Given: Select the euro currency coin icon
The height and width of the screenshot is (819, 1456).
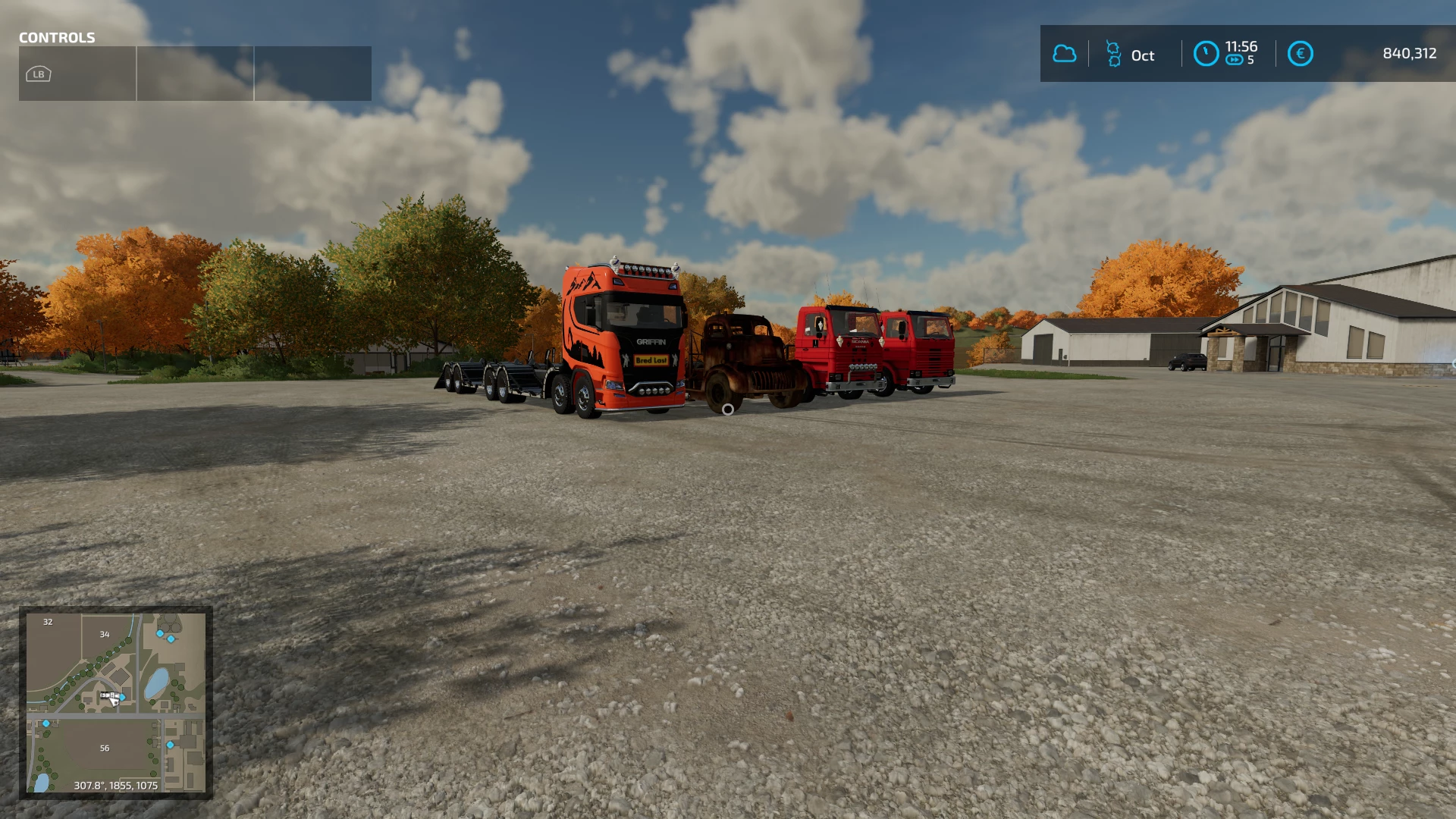Looking at the screenshot, I should click(1301, 53).
